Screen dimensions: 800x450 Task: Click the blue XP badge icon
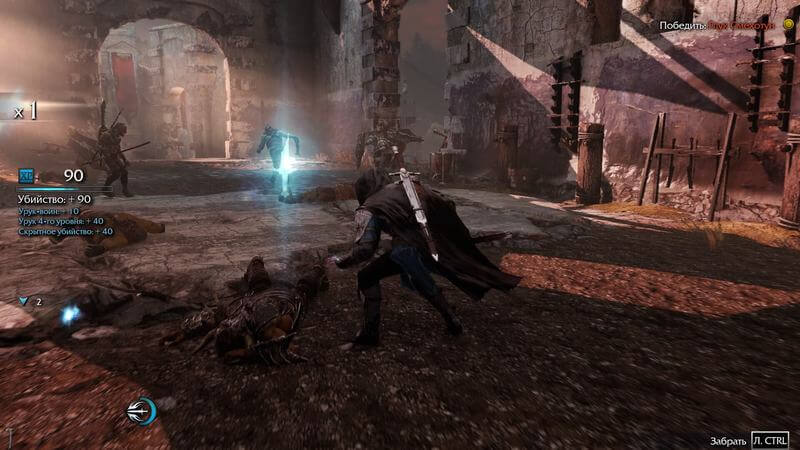26,175
